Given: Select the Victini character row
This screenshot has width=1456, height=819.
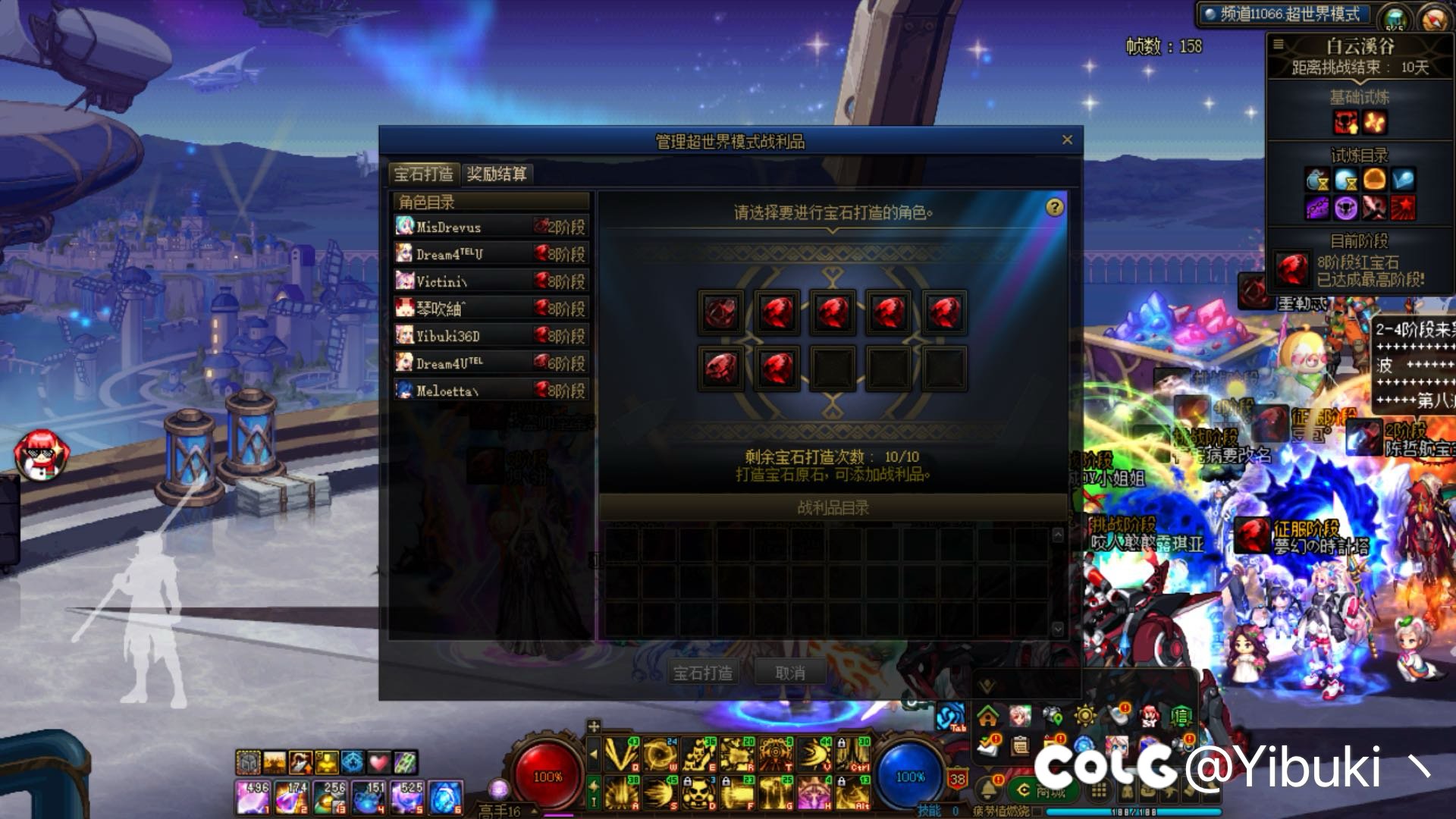Looking at the screenshot, I should click(x=491, y=281).
